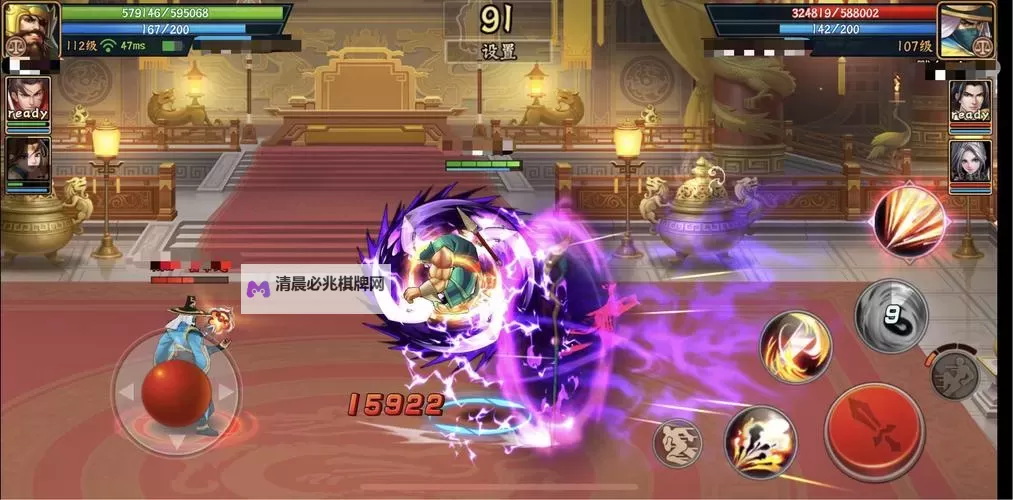Image resolution: width=1013 pixels, height=500 pixels.
Task: Click the bearded golden-helmet player portrait
Action: click(x=31, y=28)
